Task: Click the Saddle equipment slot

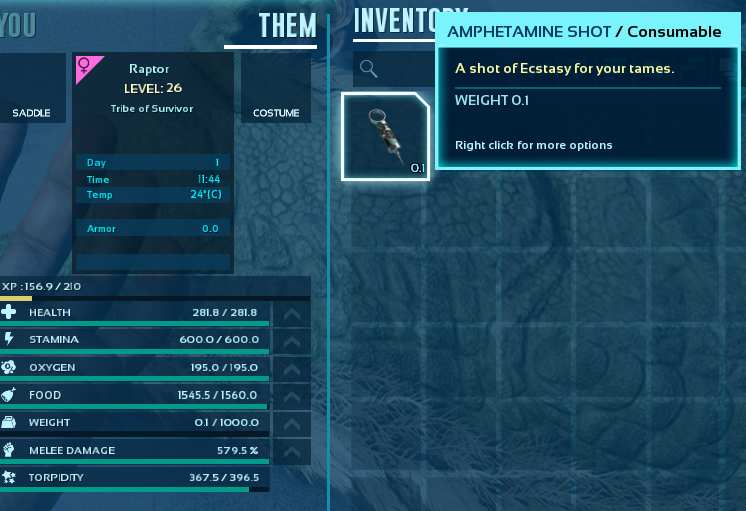Action: [31, 88]
